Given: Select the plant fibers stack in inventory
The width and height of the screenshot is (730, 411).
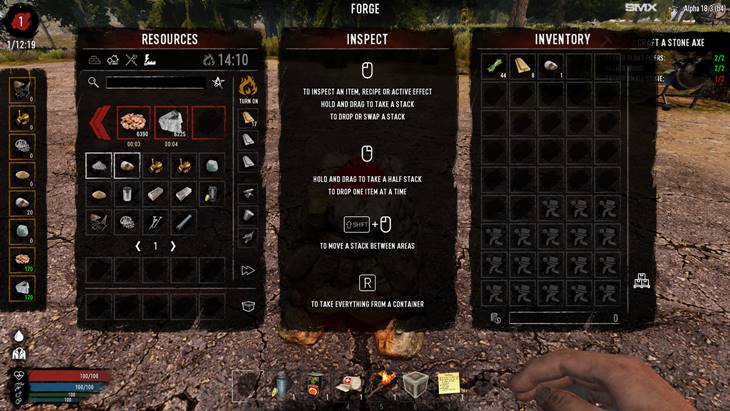Looking at the screenshot, I should tap(494, 67).
